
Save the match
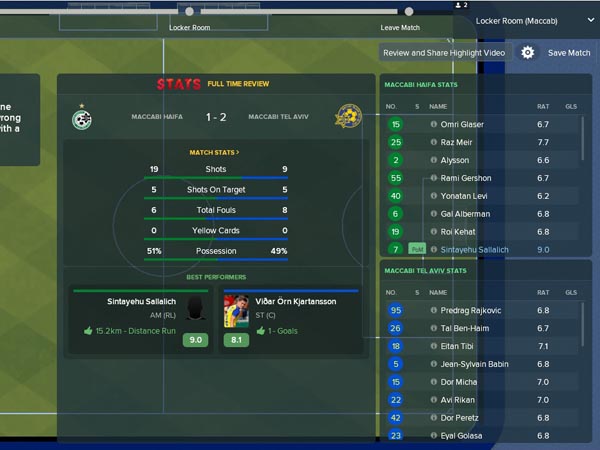click(568, 53)
